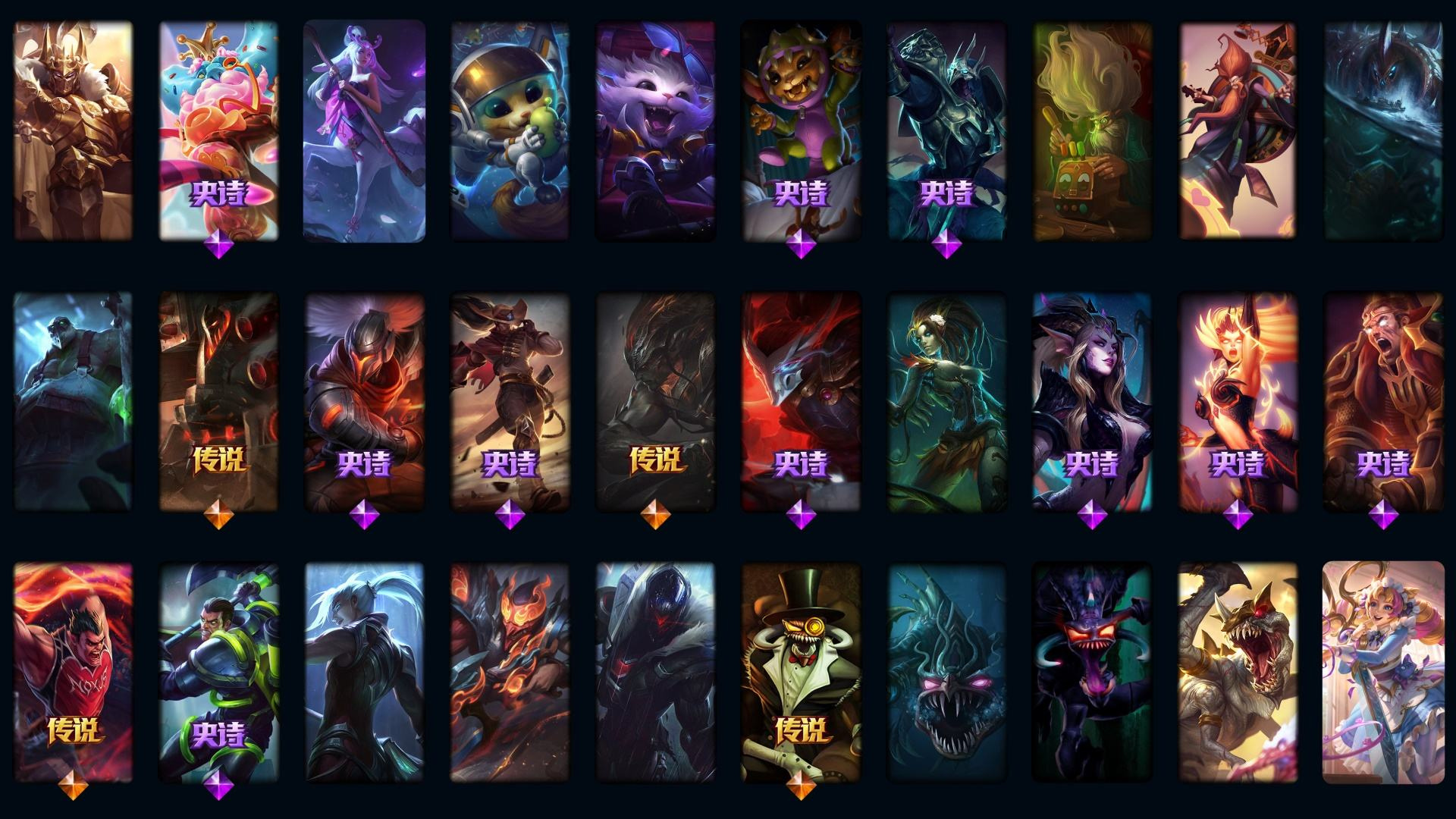This screenshot has height=819, width=1456.
Task: Select the astronaut creature skin card
Action: pos(510,130)
